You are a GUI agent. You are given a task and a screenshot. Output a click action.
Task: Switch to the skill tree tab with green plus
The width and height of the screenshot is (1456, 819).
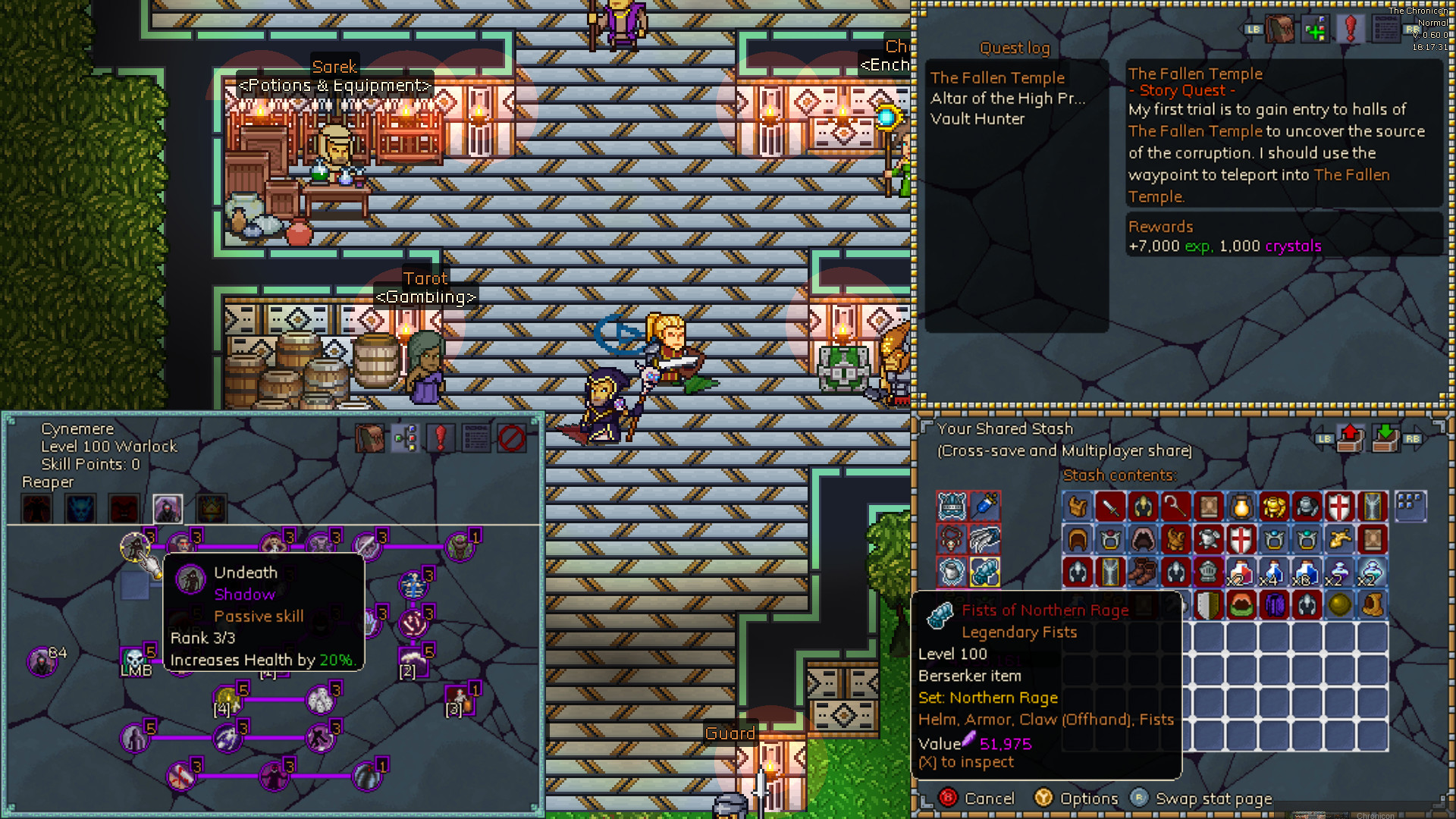(x=1316, y=30)
